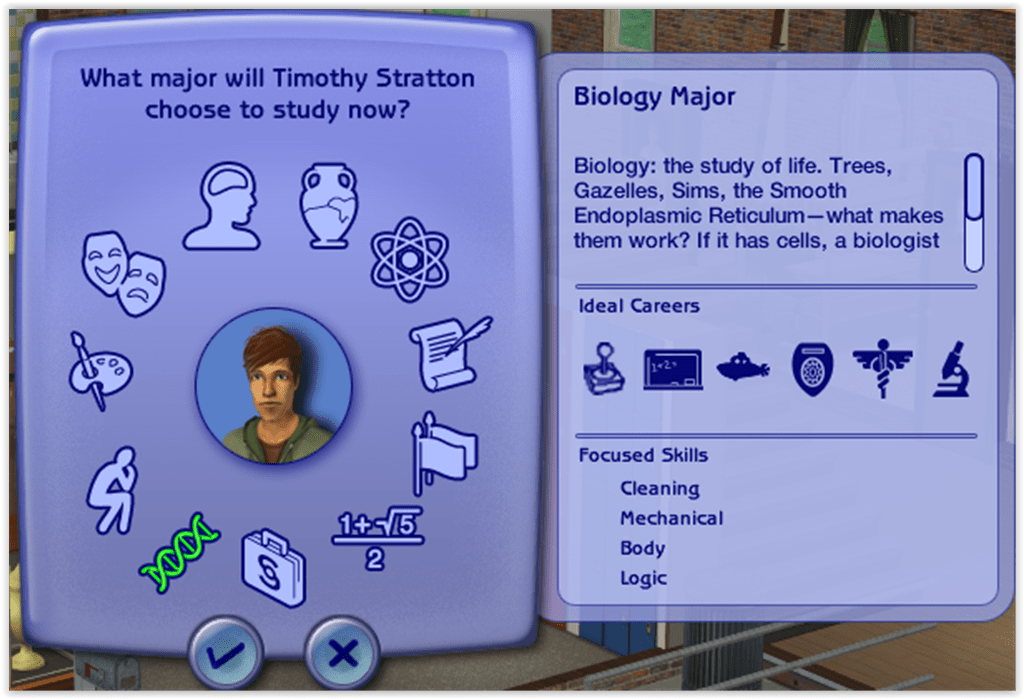Image resolution: width=1024 pixels, height=699 pixels.
Task: Click the microscope science career icon
Action: pos(949,369)
